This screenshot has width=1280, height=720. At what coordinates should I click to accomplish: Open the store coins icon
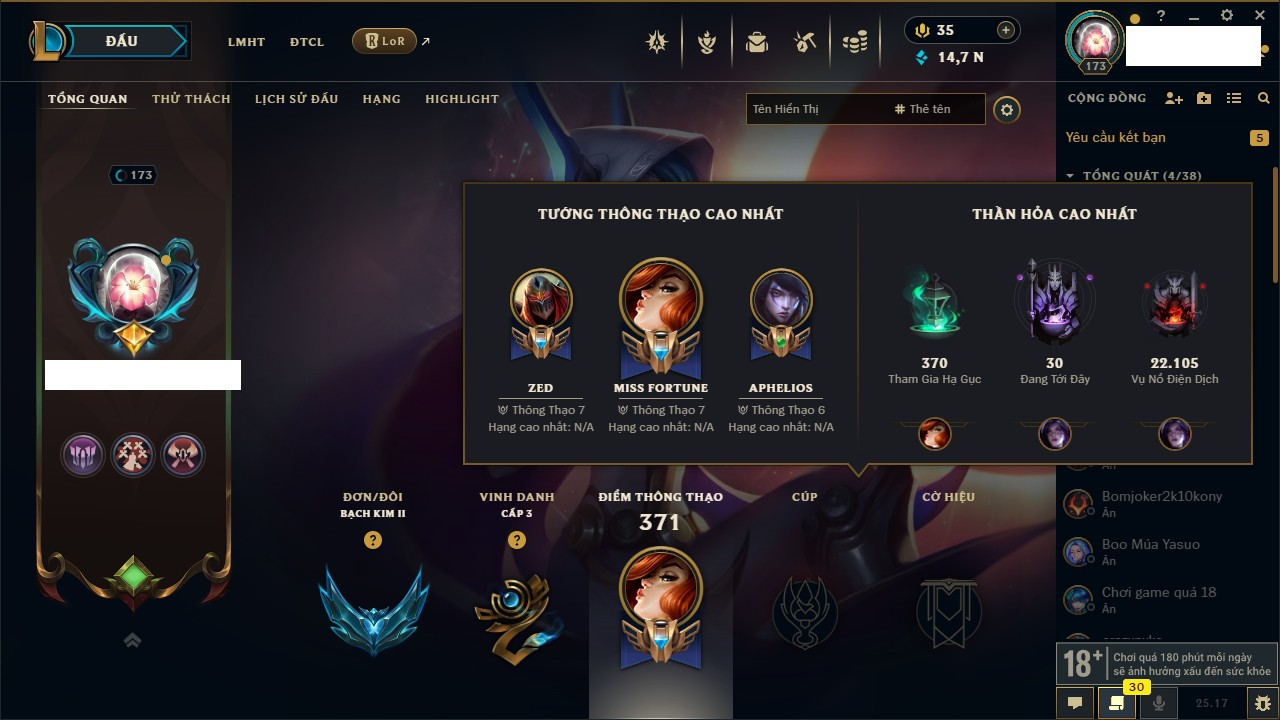point(854,42)
